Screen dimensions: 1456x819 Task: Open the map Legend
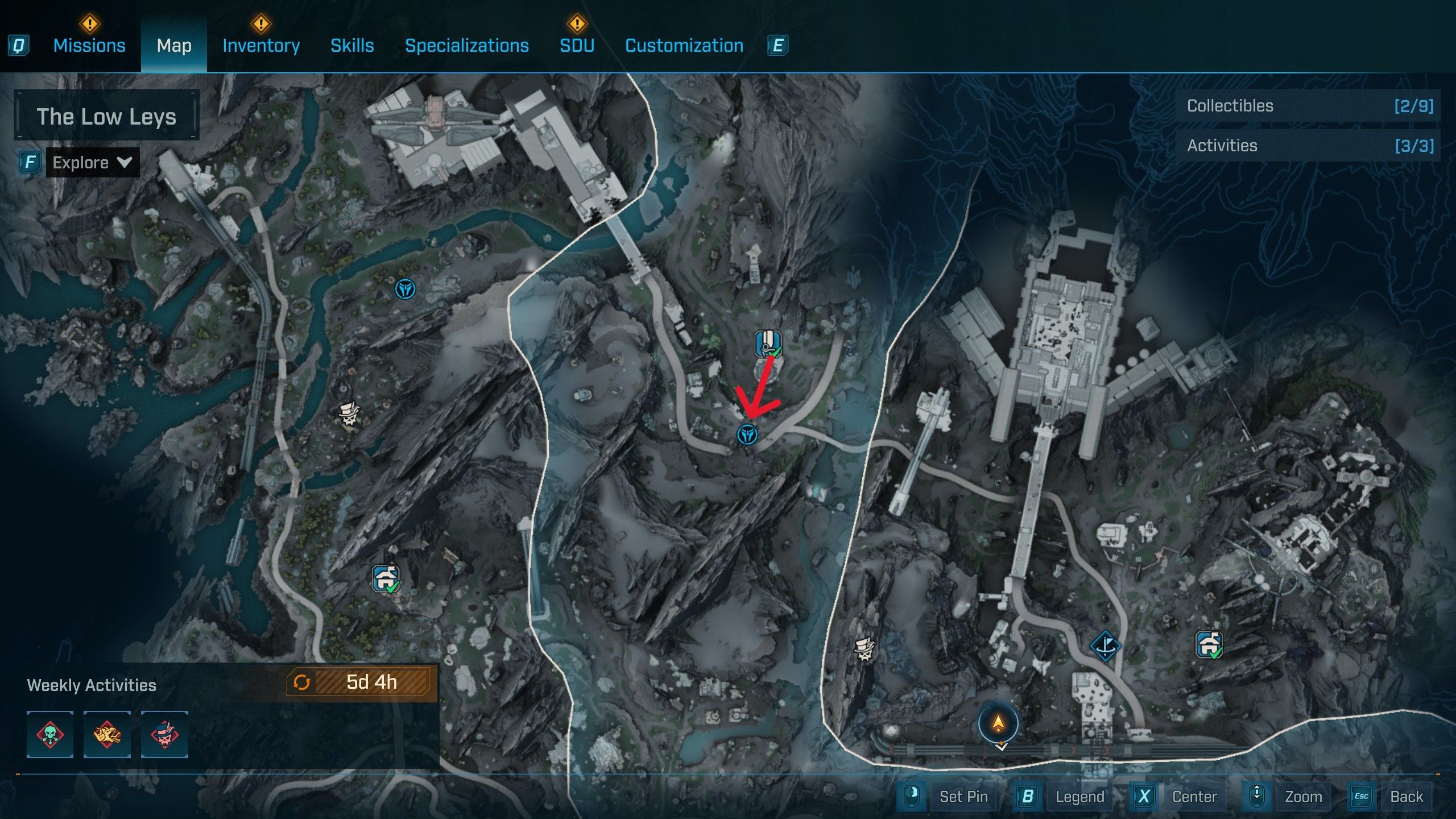[1079, 796]
